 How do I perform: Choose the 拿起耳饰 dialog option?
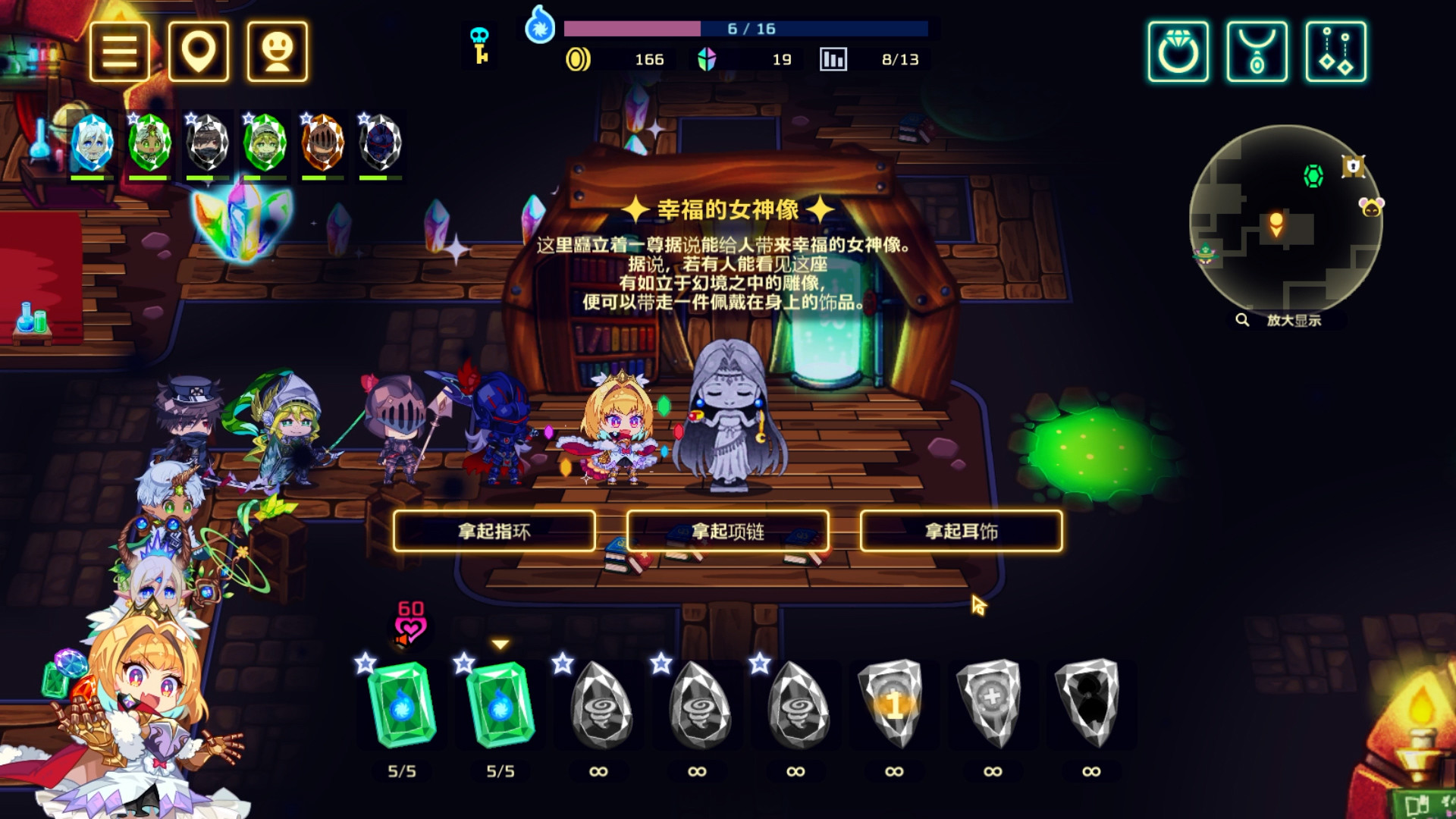point(959,532)
